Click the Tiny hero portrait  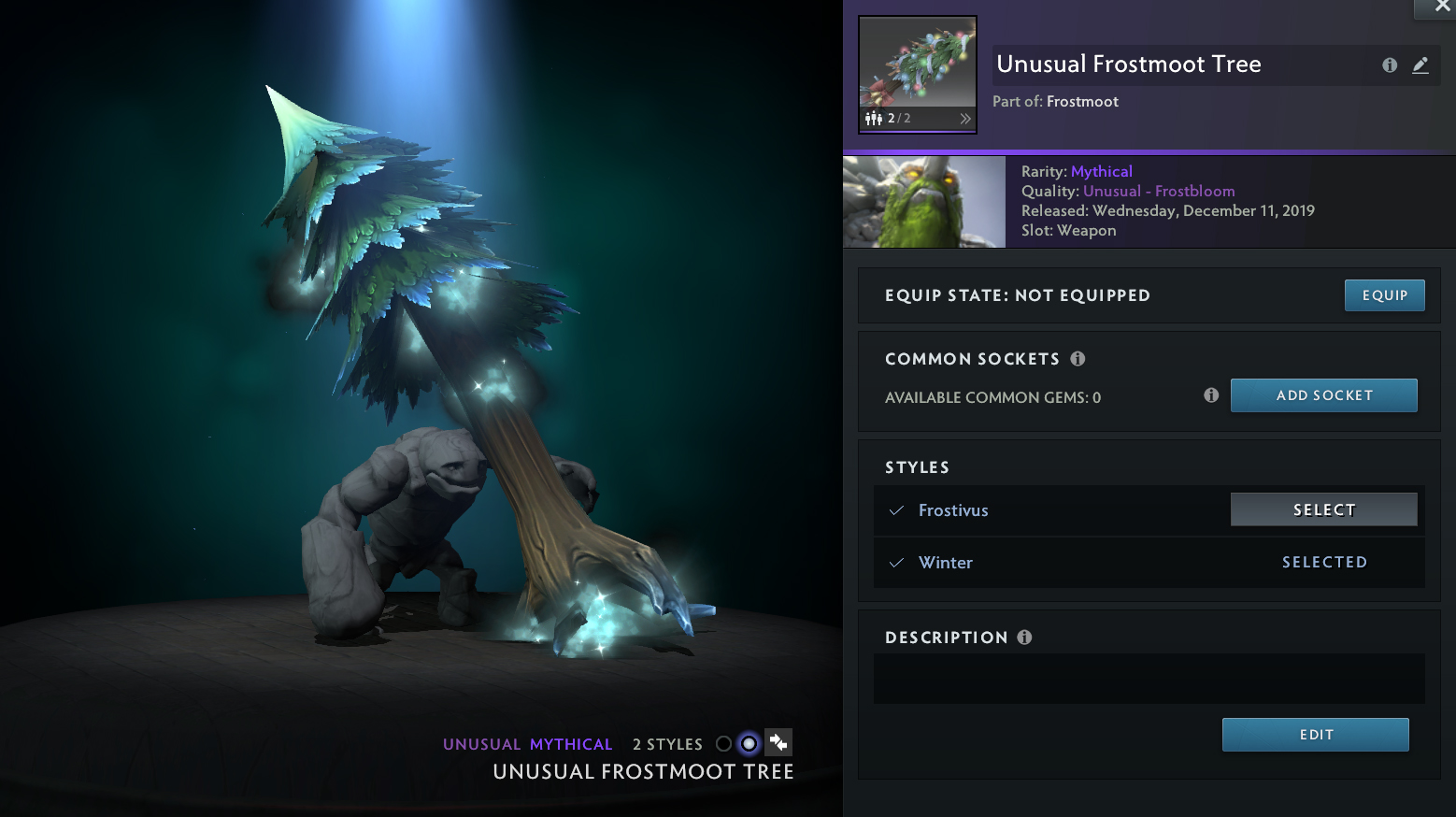tap(923, 202)
